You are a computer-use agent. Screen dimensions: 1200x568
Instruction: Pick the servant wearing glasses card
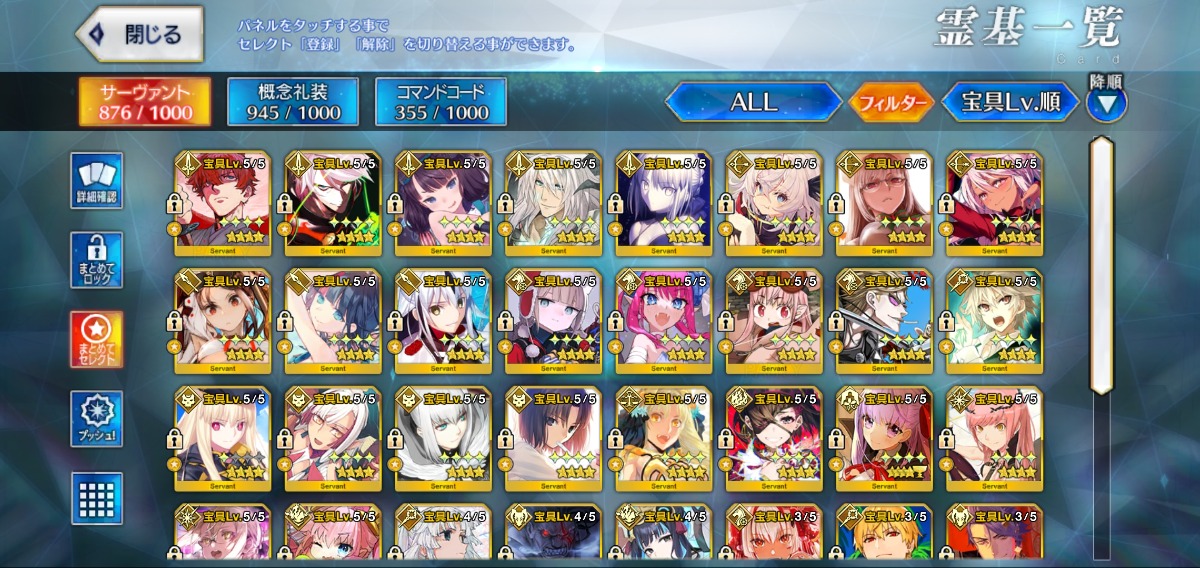click(883, 200)
